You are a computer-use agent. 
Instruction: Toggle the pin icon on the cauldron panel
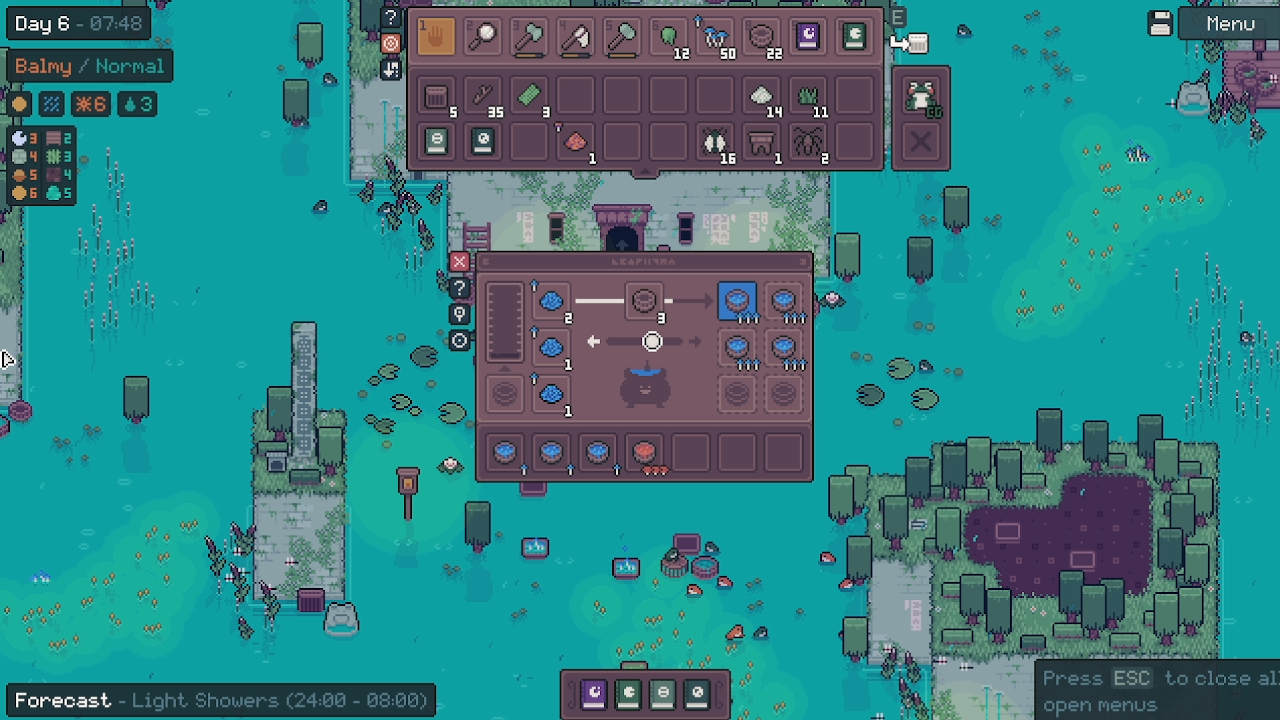click(459, 314)
